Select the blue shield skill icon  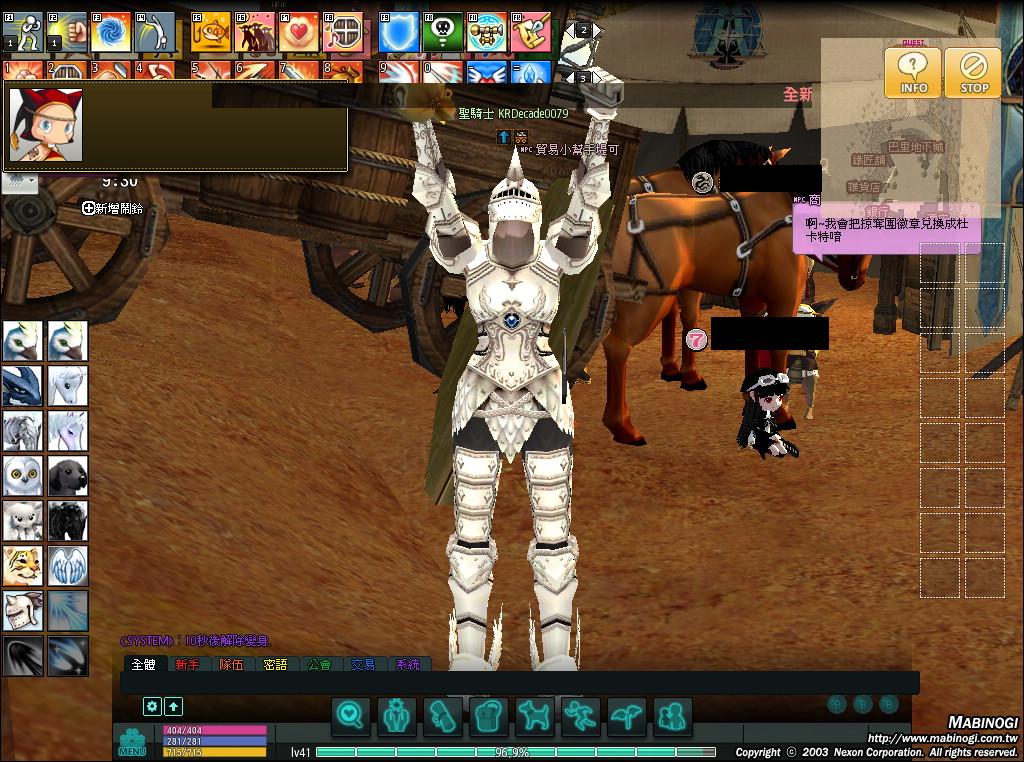tap(398, 32)
